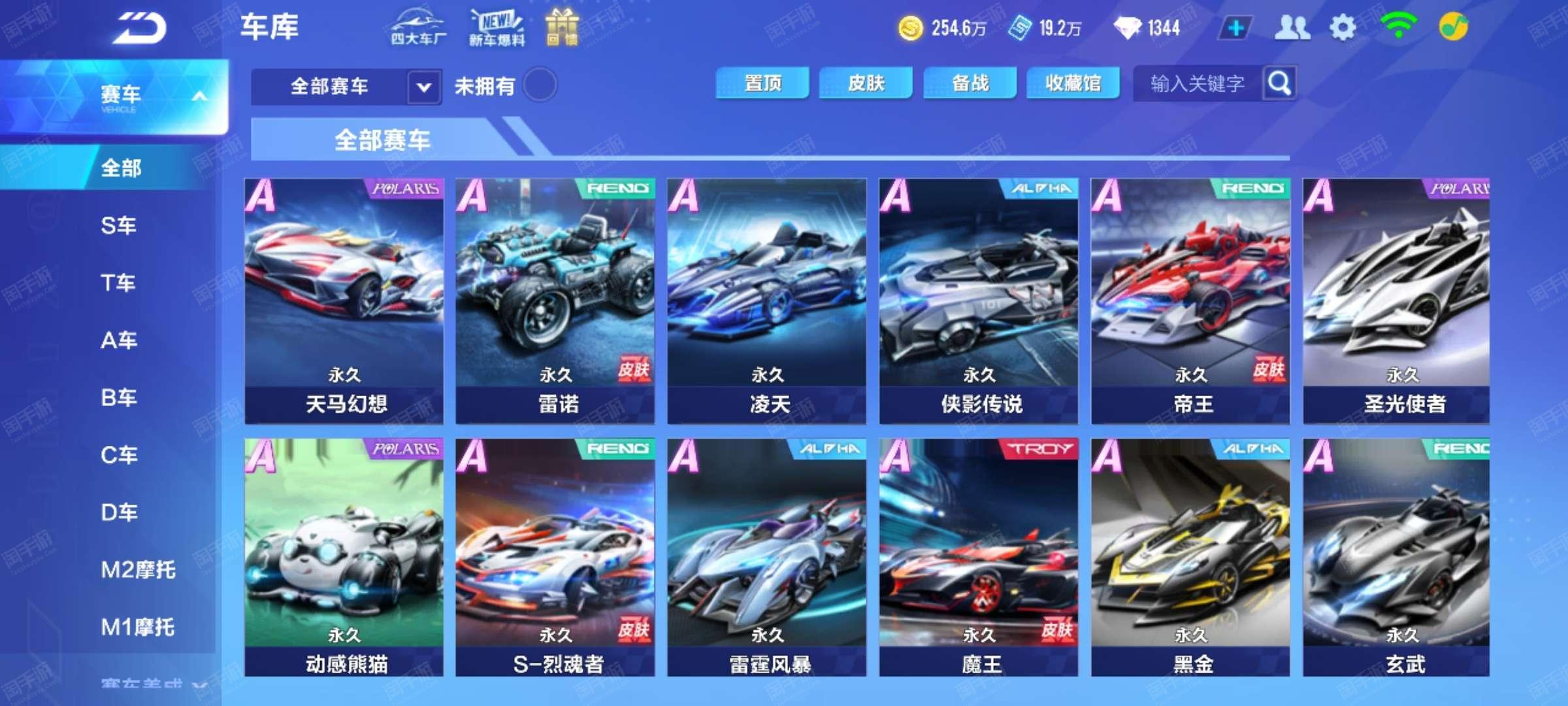Image resolution: width=1568 pixels, height=706 pixels.
Task: Click the search magnifier beside the keyword field
Action: [1279, 82]
